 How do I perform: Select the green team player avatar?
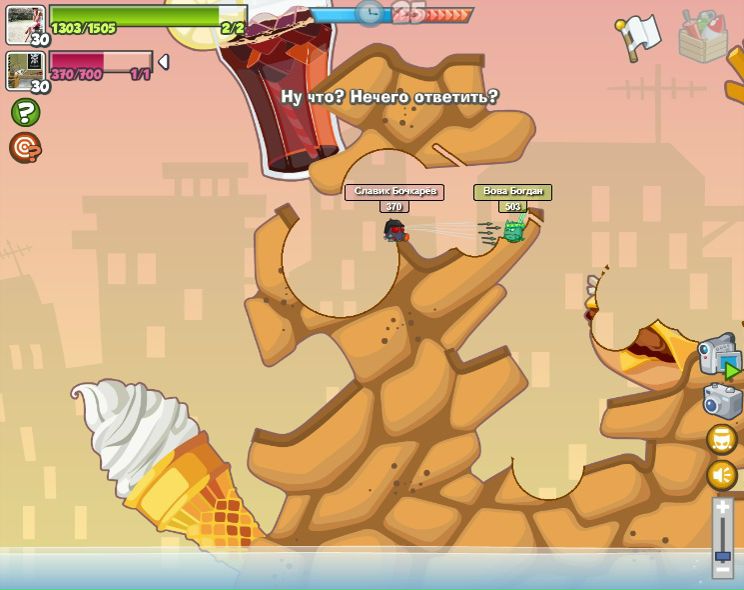[25, 24]
